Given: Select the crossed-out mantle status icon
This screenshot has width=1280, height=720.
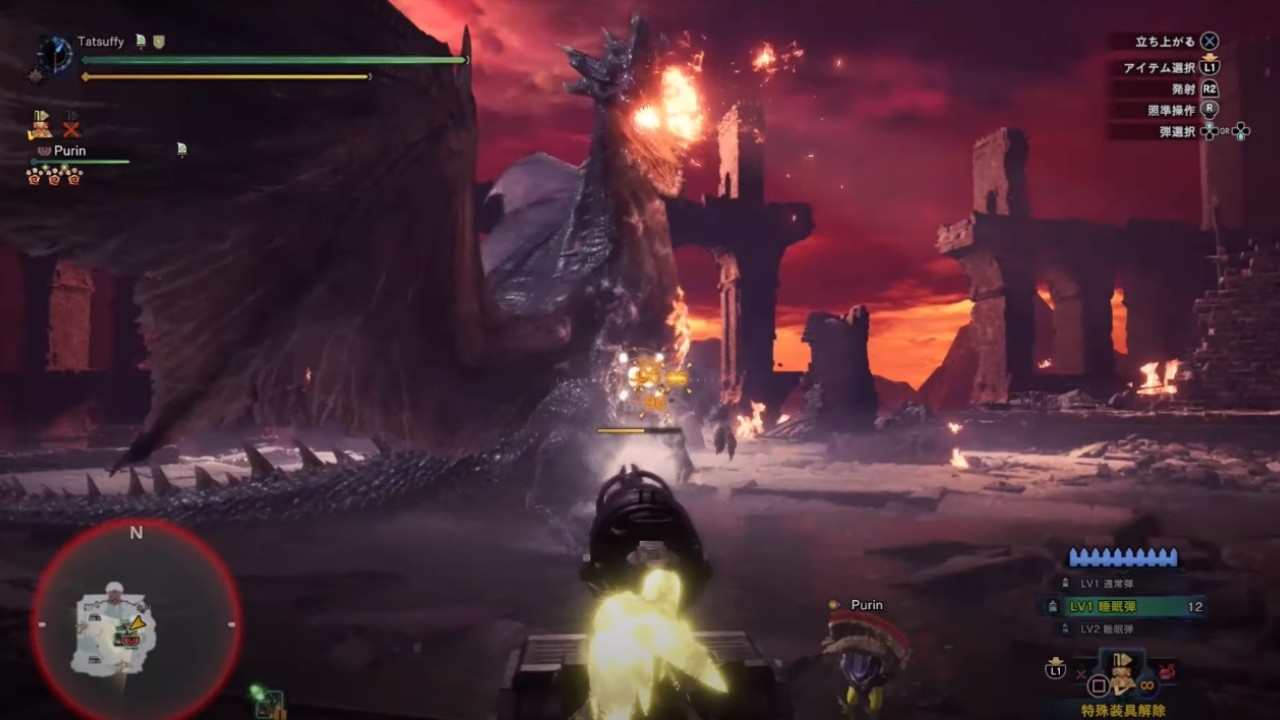Looking at the screenshot, I should click(71, 125).
